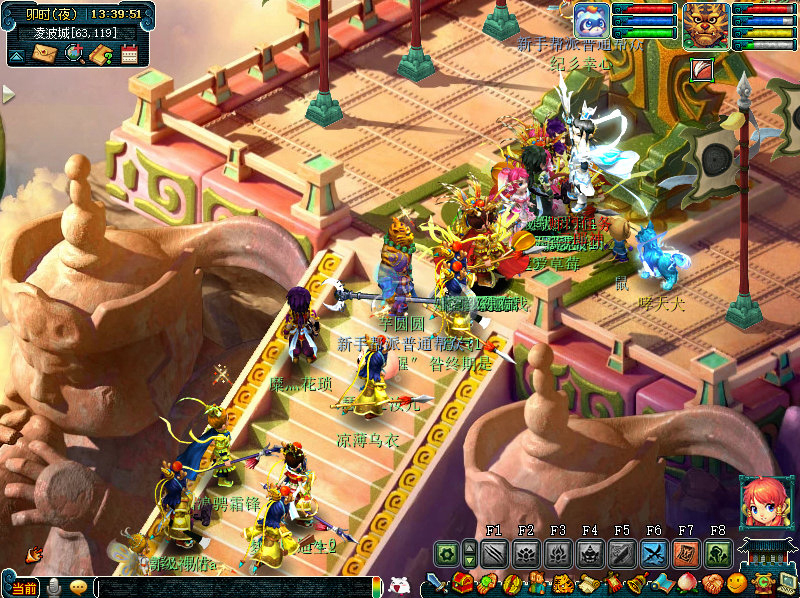Open the green gear settings button
This screenshot has width=800, height=598.
click(x=446, y=553)
